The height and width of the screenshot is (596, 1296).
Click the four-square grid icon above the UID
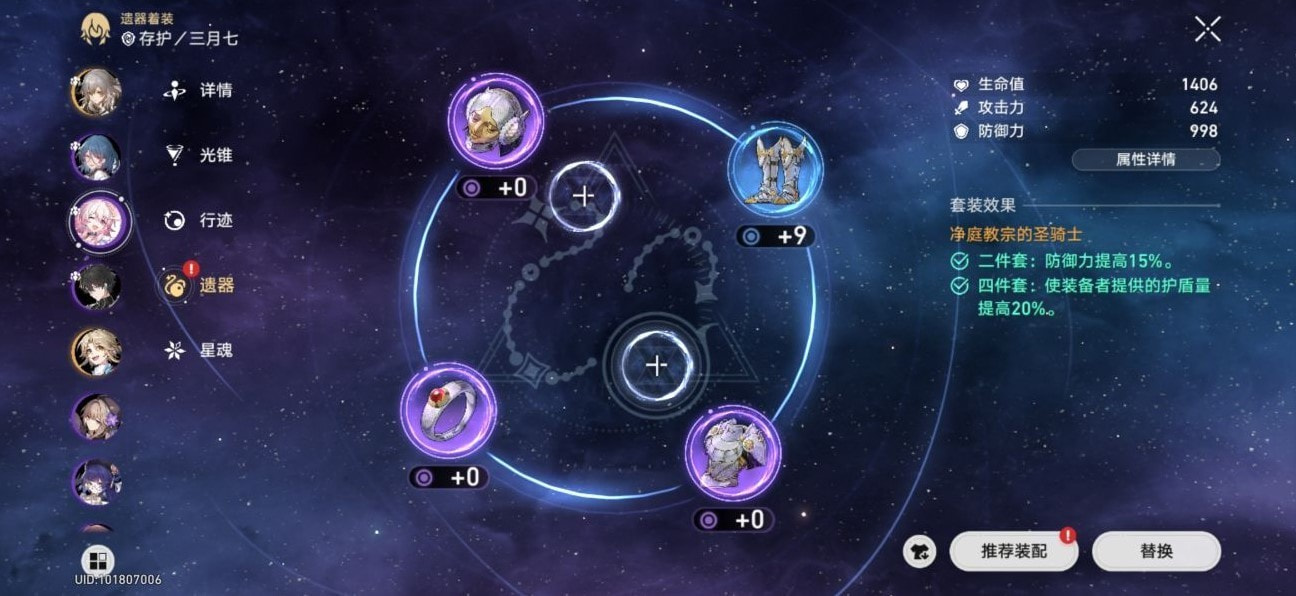point(97,560)
